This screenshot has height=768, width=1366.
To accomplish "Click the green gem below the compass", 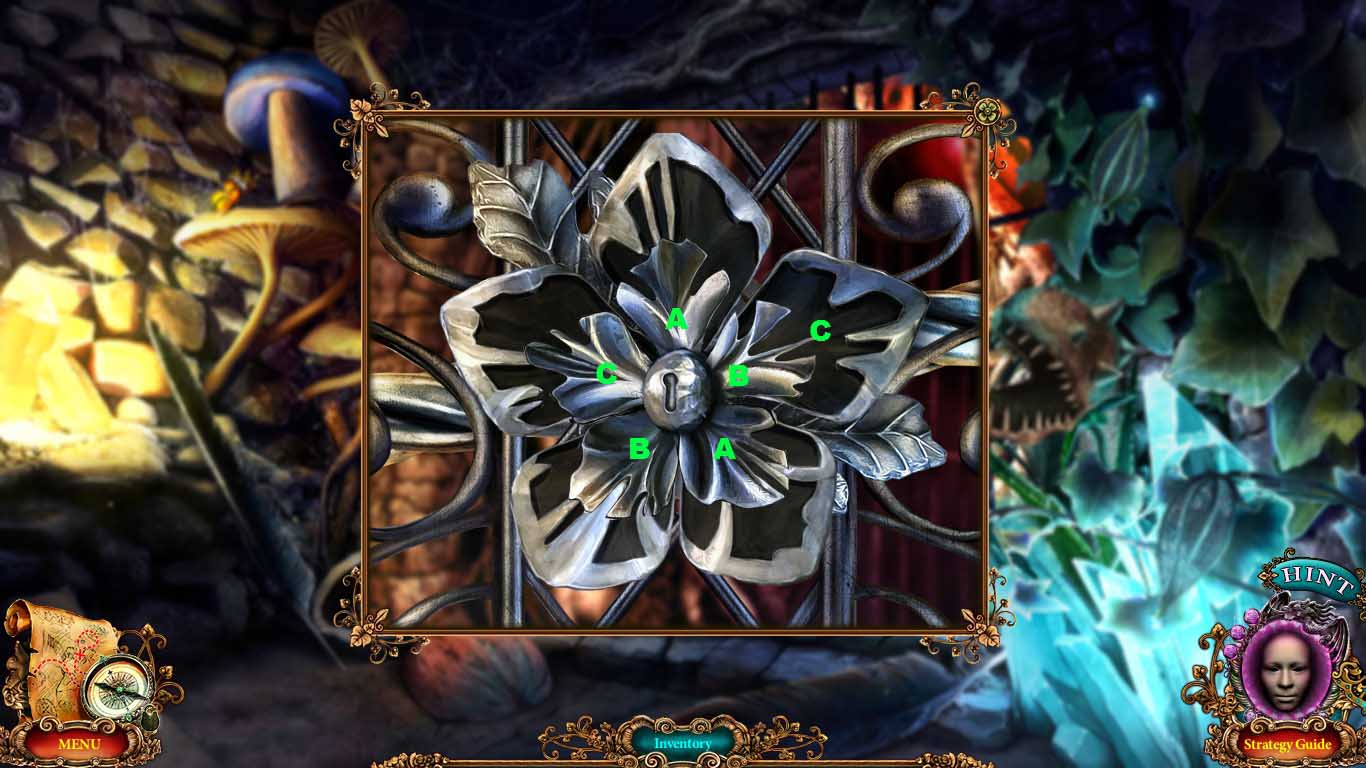I will coord(151,719).
